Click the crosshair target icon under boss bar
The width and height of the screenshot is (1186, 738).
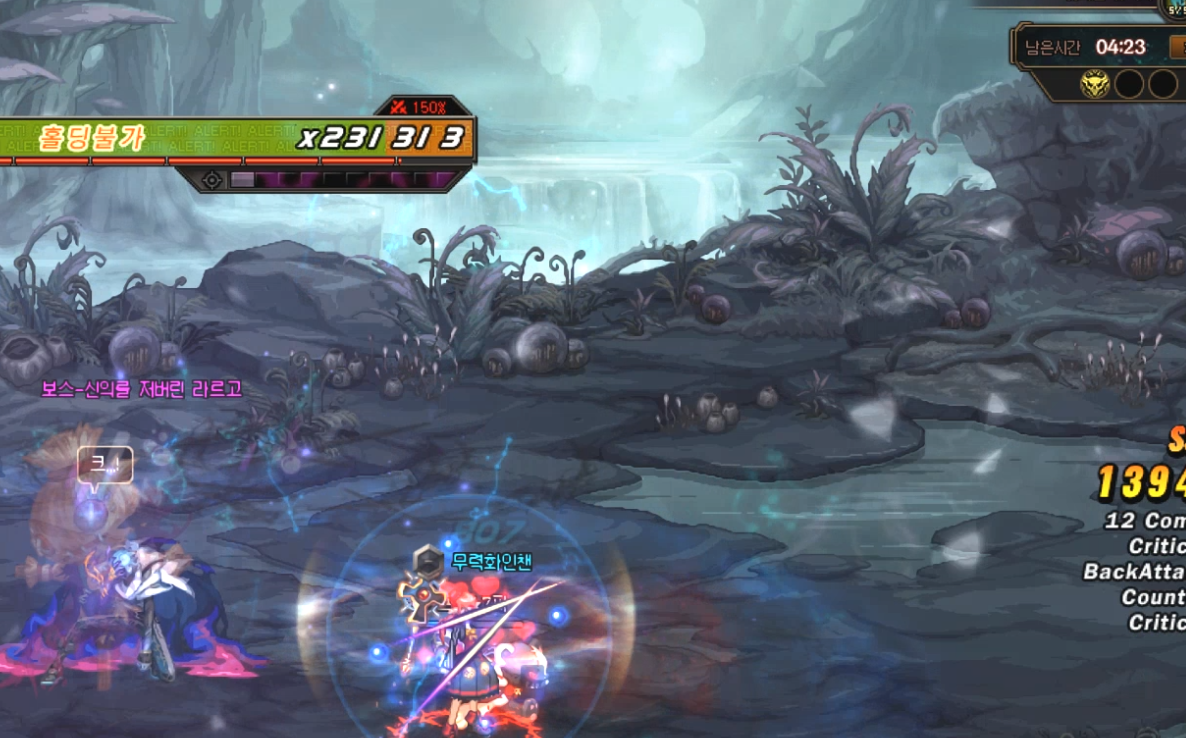point(212,180)
